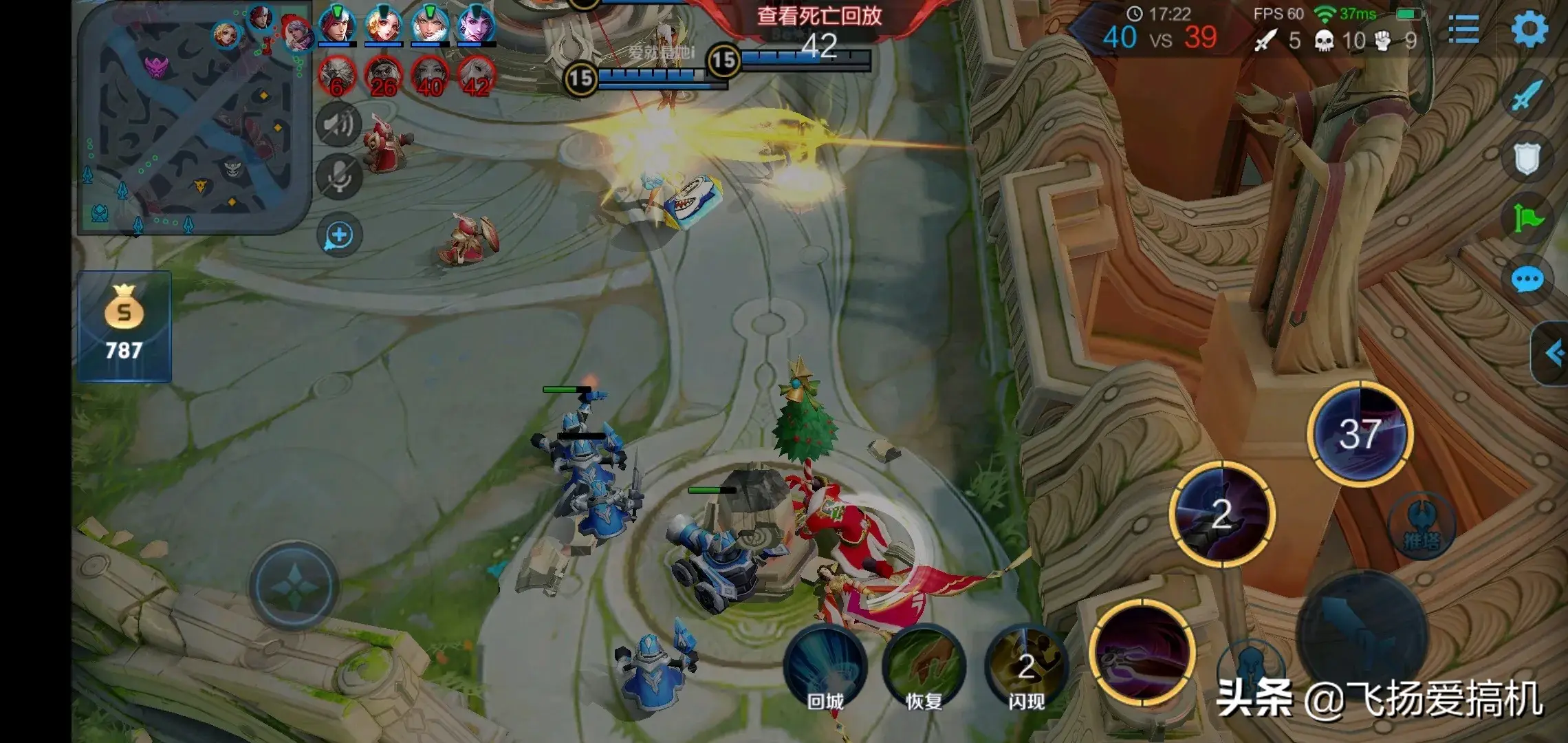The image size is (1568, 743).
Task: Send the sword attack signal
Action: point(1526,96)
